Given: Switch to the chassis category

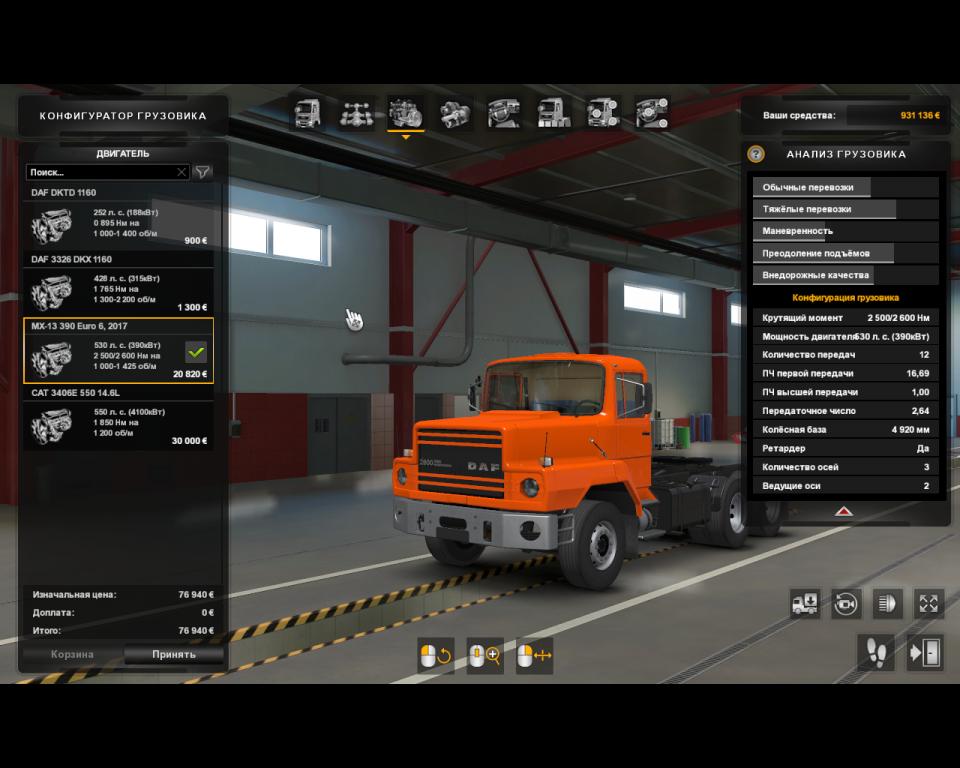Looking at the screenshot, I should tap(356, 114).
